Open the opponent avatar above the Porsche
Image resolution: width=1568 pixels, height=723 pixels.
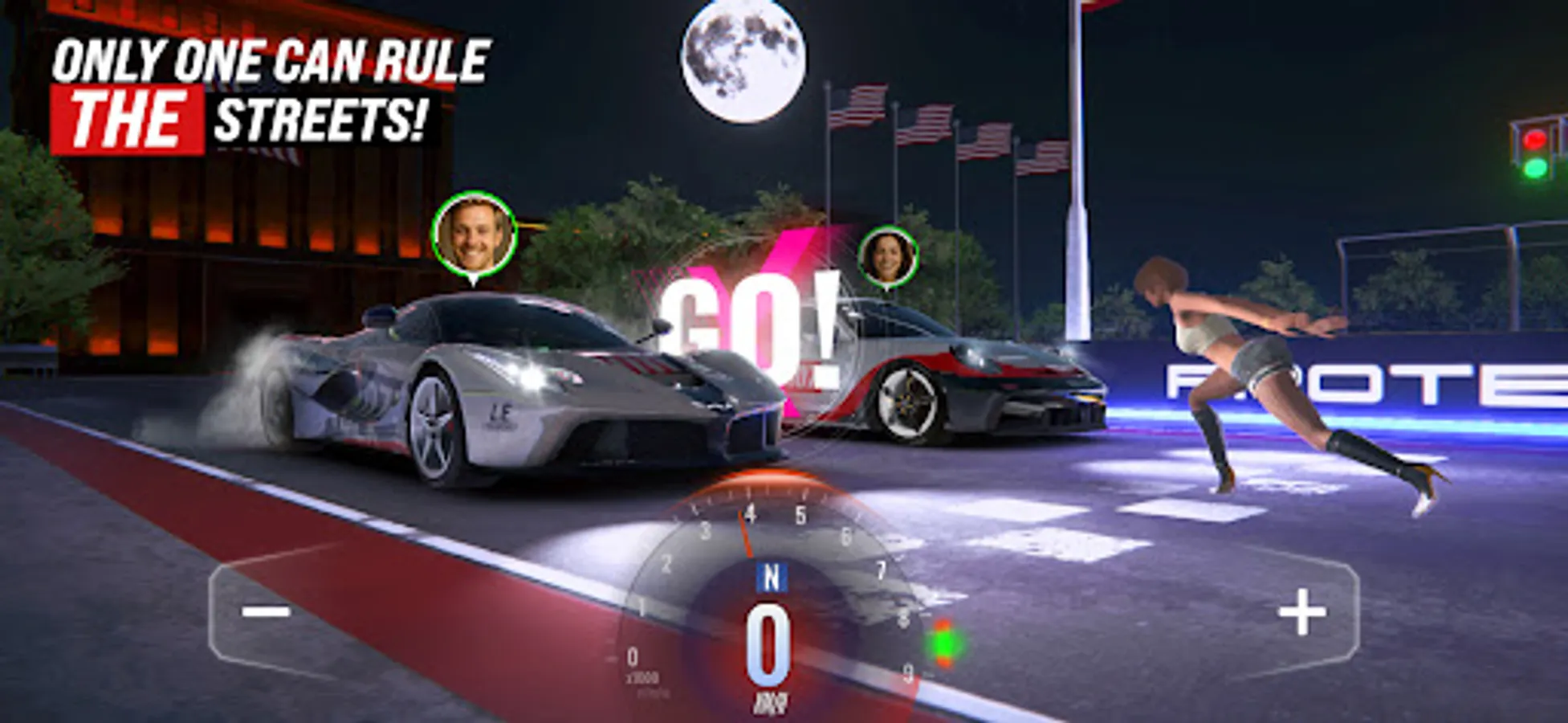pos(888,255)
